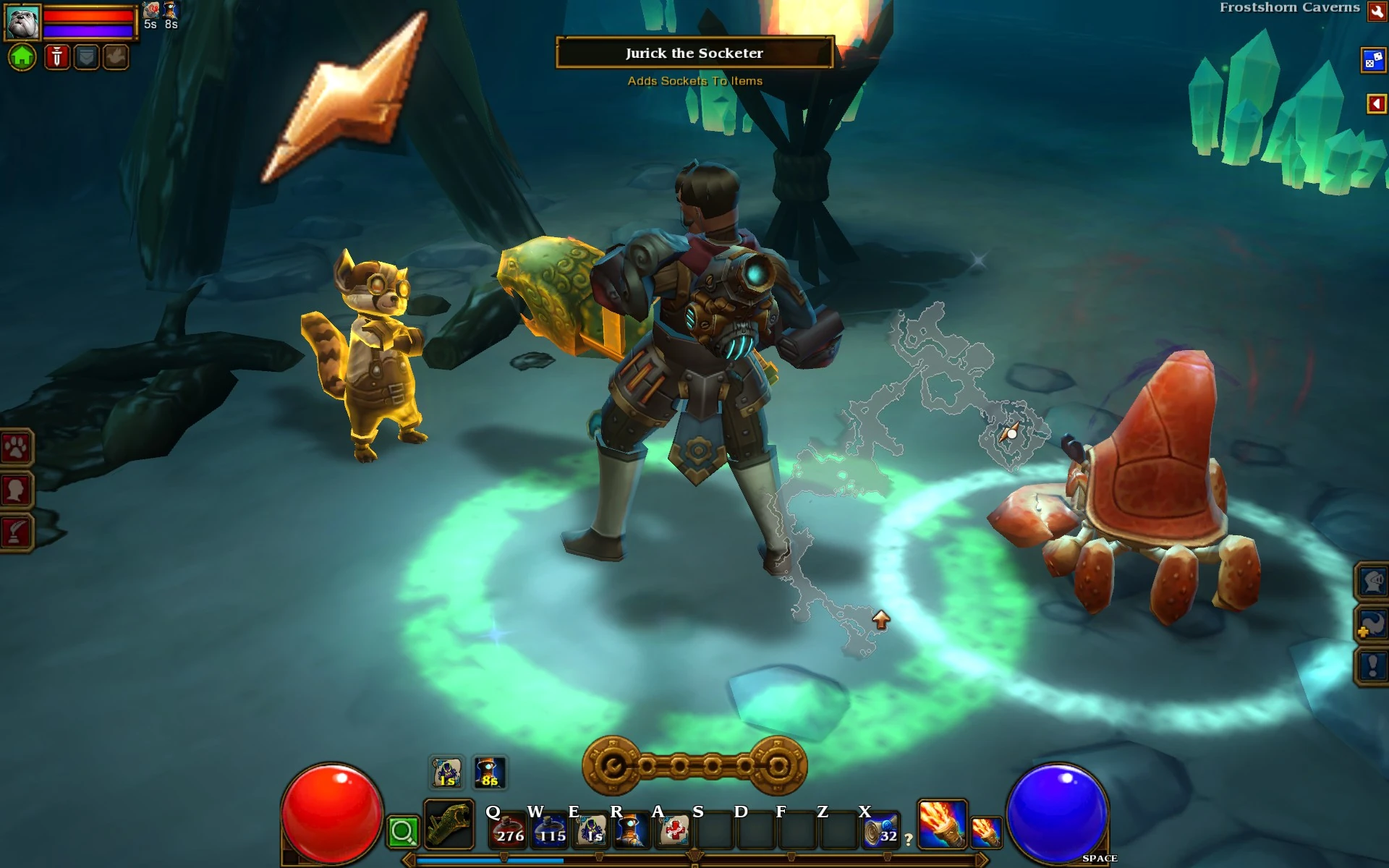Click the wrench icon in top-right corner
The height and width of the screenshot is (868, 1389).
pyautogui.click(x=1377, y=12)
